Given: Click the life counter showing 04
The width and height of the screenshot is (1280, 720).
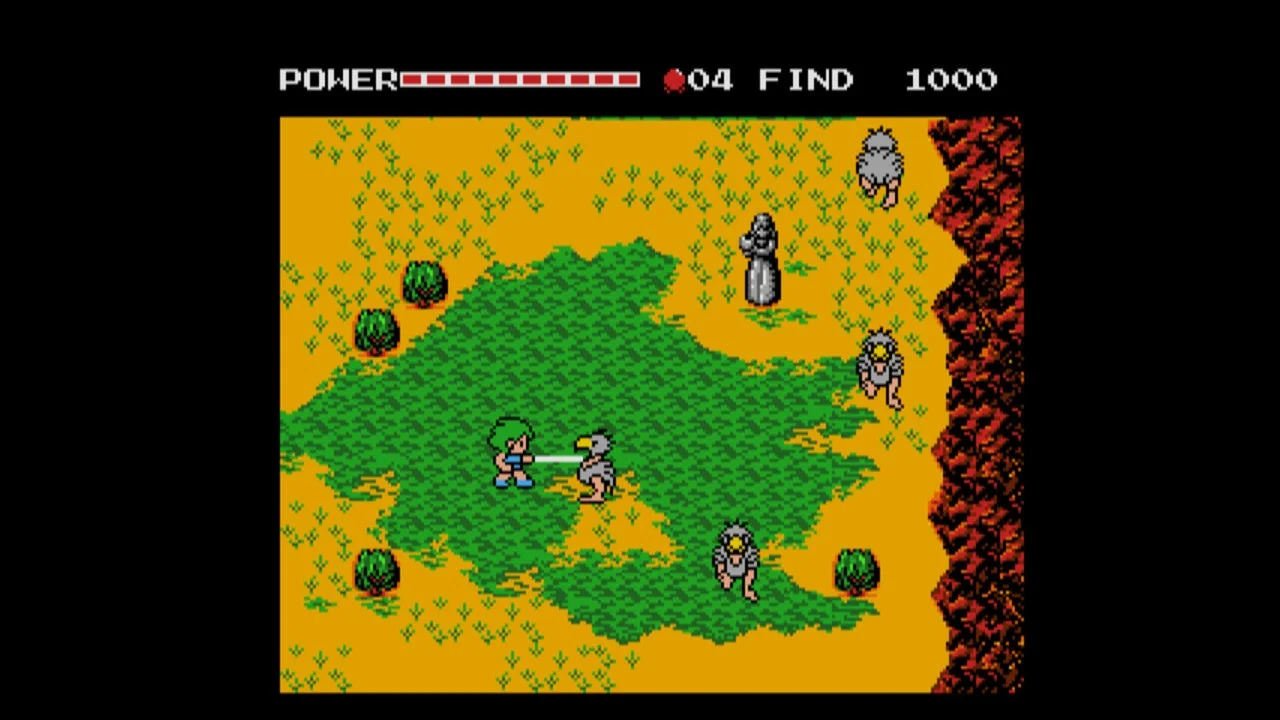Looking at the screenshot, I should click(x=710, y=77).
